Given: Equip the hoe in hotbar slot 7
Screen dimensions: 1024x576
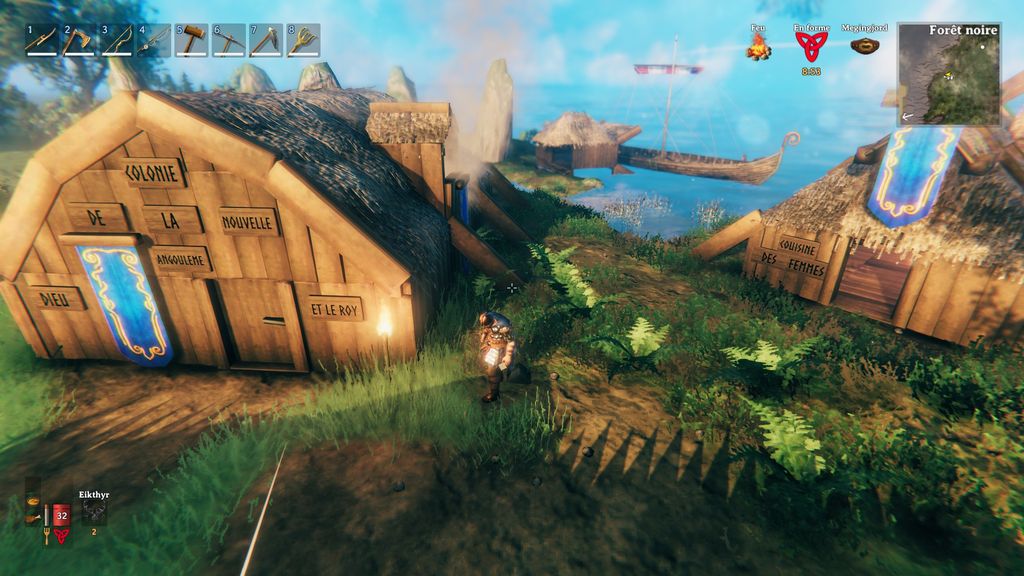Looking at the screenshot, I should point(266,41).
